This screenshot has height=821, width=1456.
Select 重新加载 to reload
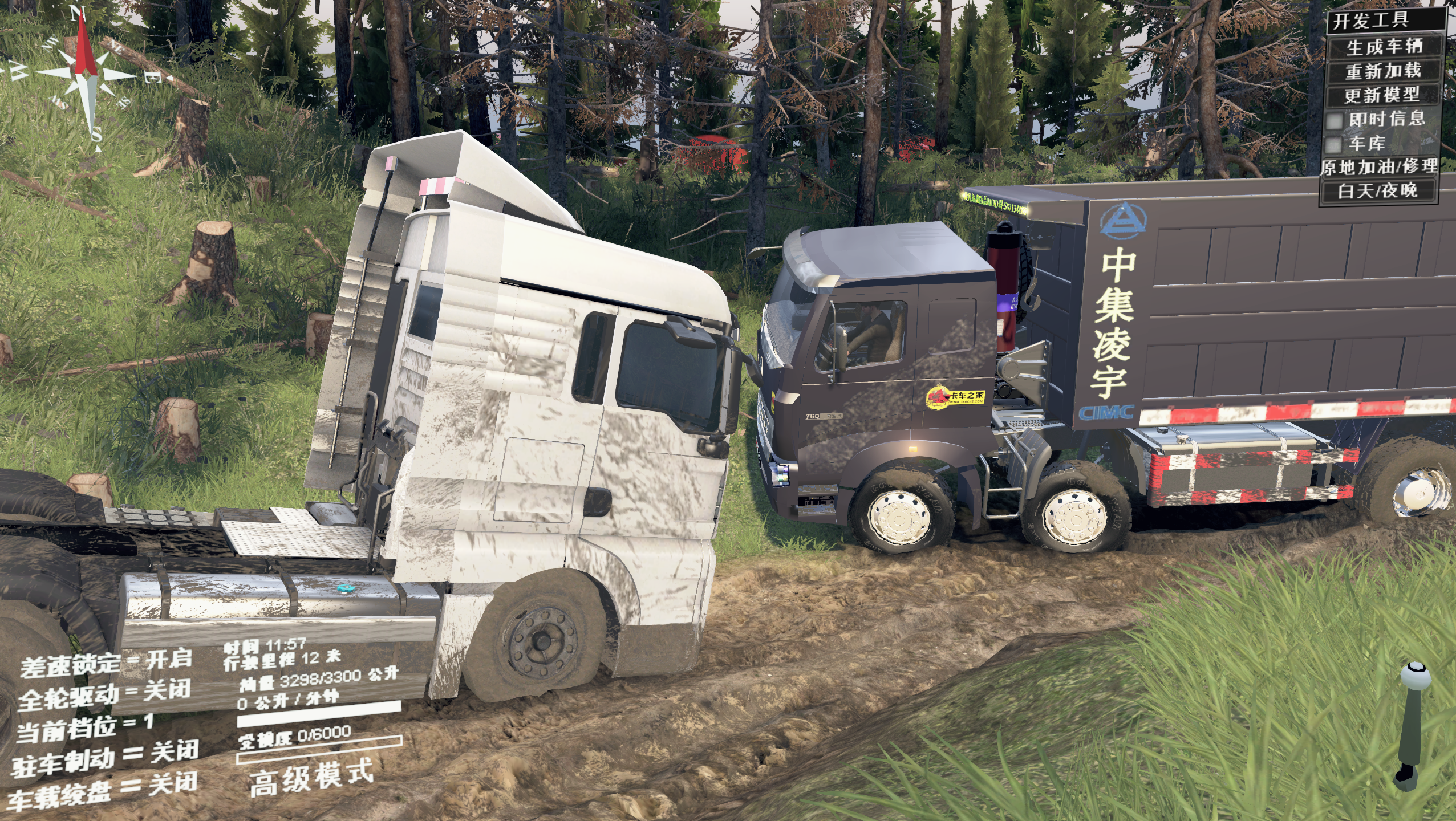point(1383,71)
